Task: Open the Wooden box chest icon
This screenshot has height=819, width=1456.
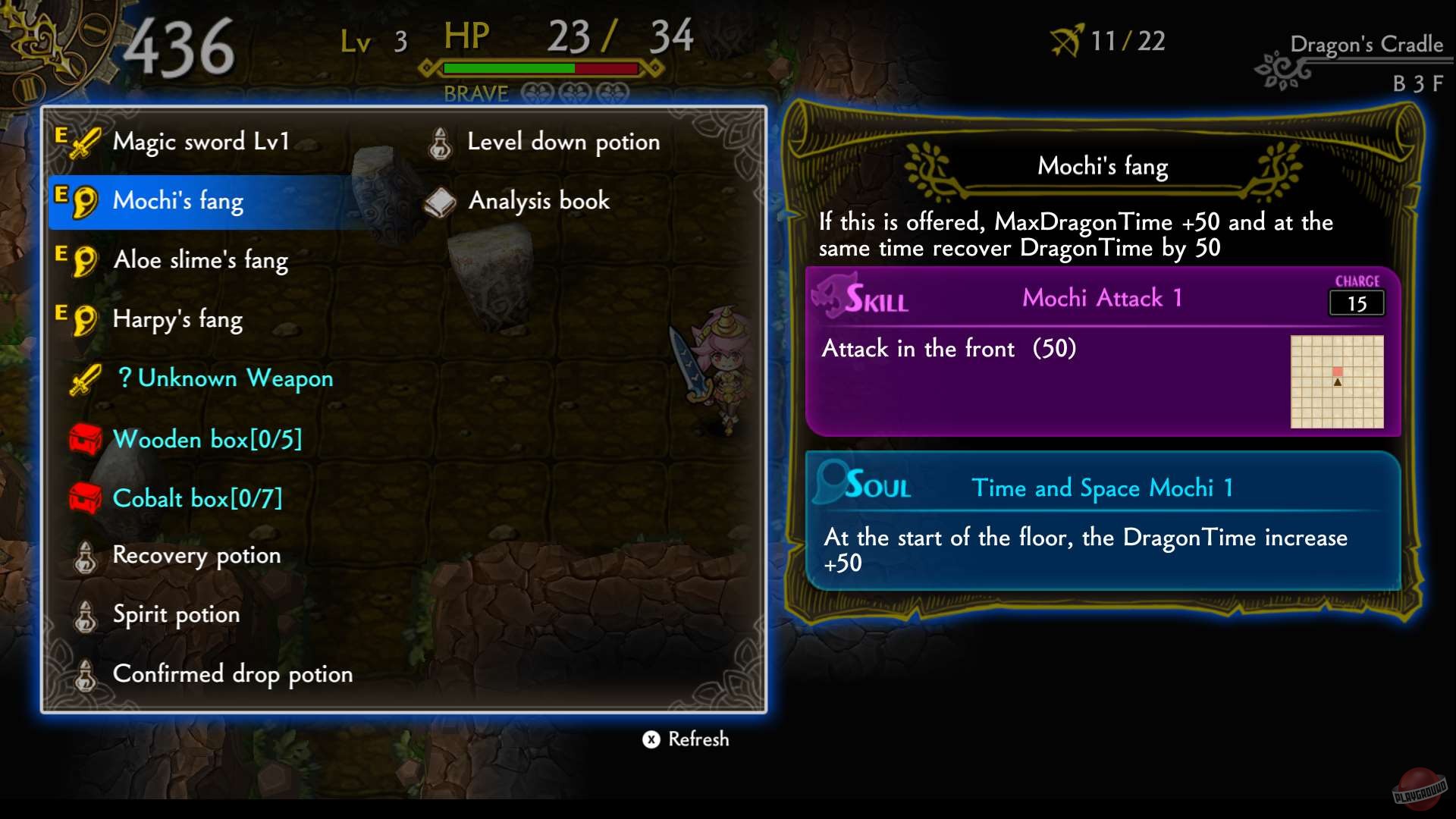Action: coord(86,438)
